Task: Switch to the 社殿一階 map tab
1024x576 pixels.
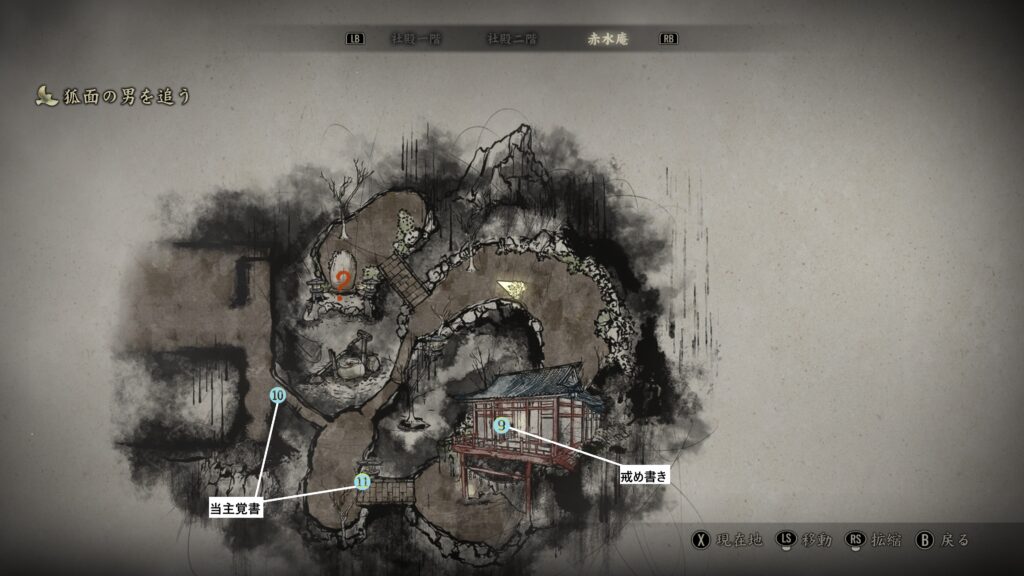Action: pos(416,39)
